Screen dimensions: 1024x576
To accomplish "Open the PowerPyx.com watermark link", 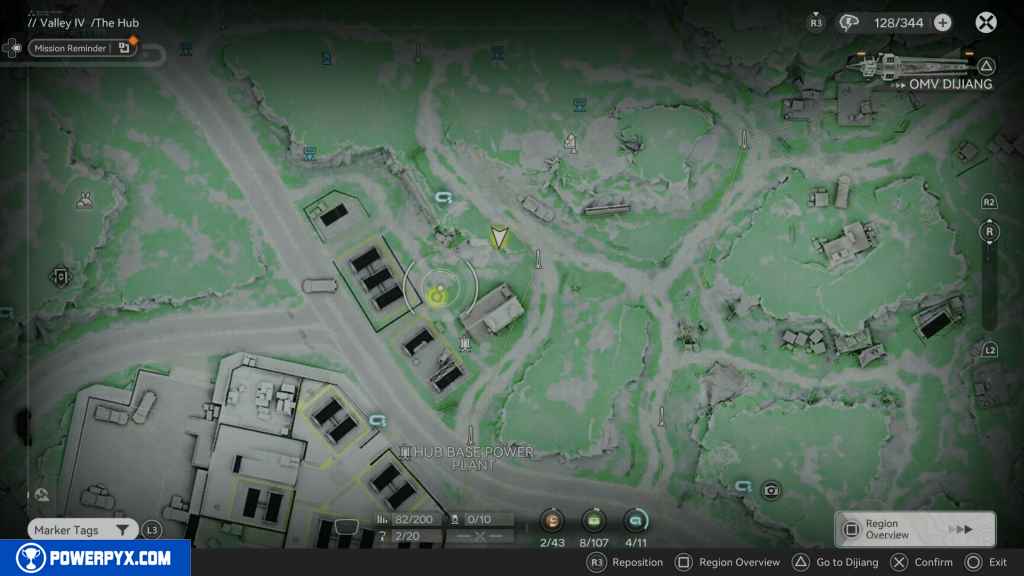I will point(95,558).
